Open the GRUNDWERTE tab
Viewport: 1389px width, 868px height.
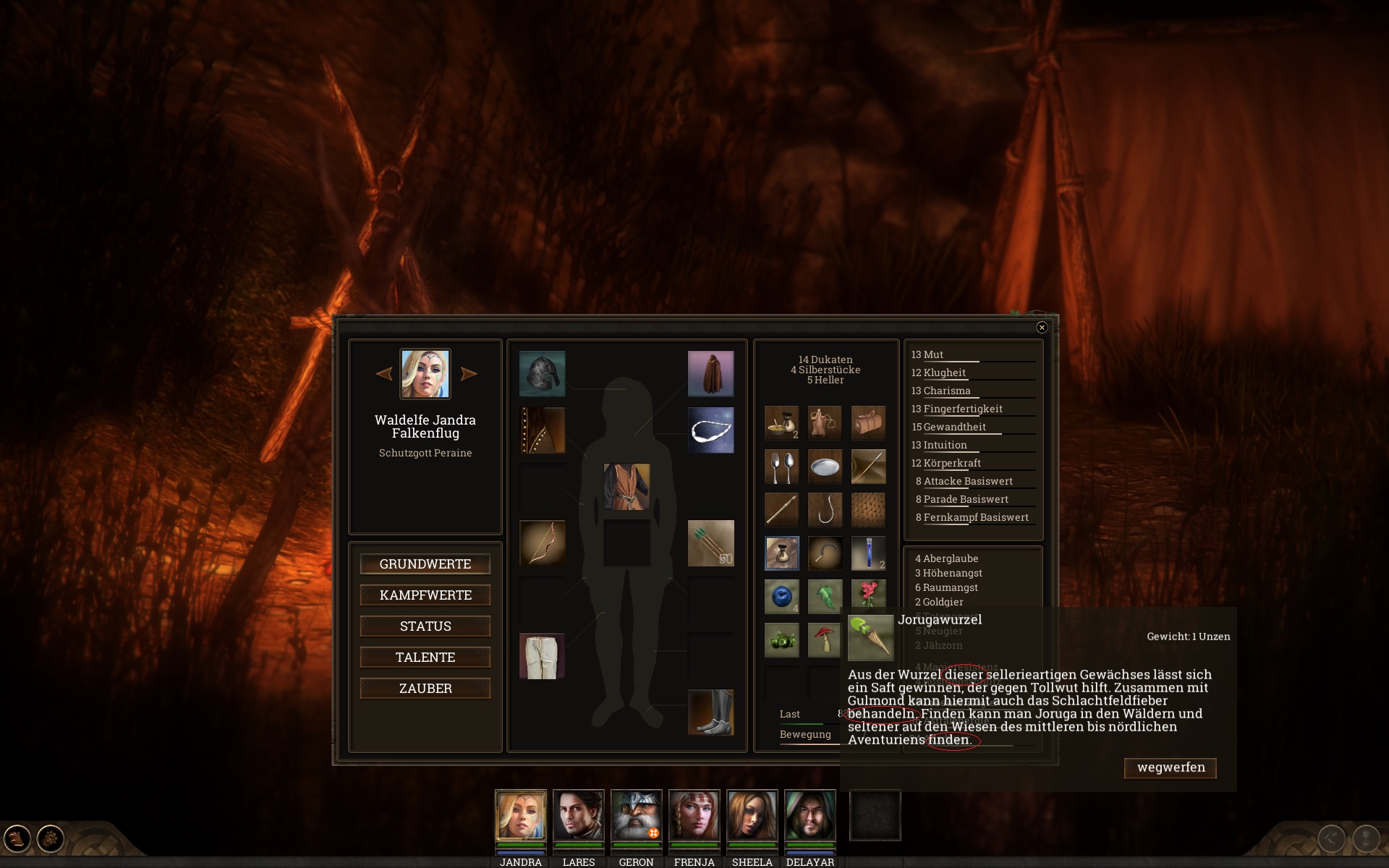point(425,564)
